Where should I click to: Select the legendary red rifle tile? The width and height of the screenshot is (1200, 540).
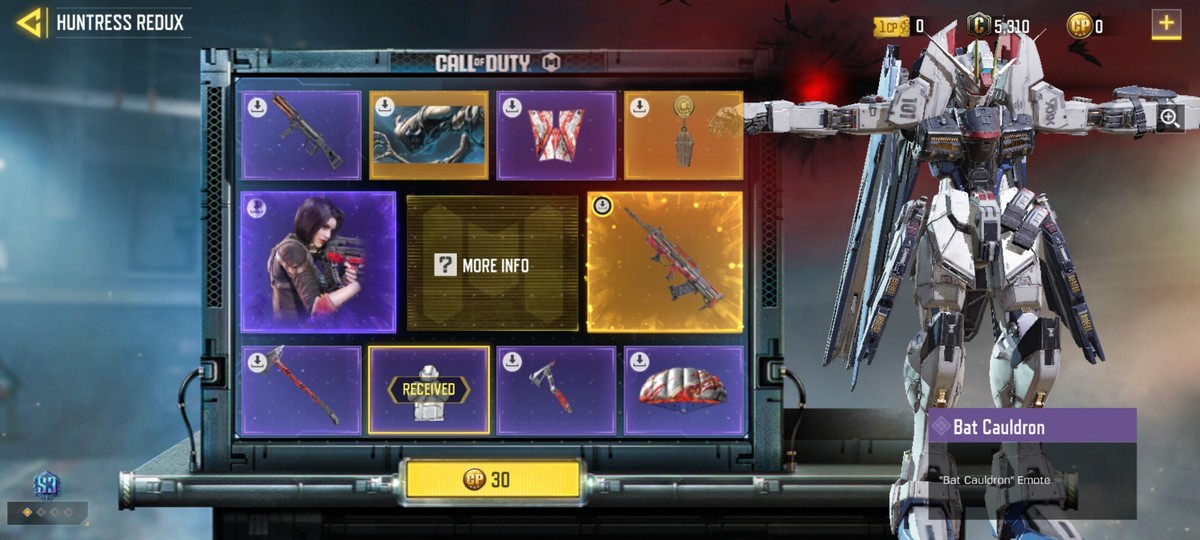click(665, 262)
